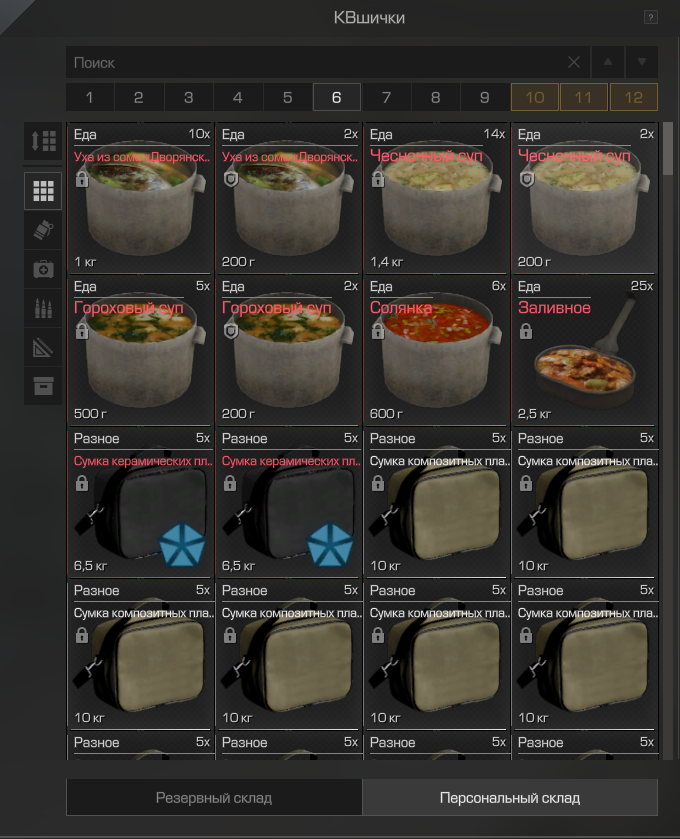Filter by the medkit category icon
Image resolution: width=680 pixels, height=839 pixels.
tap(43, 269)
